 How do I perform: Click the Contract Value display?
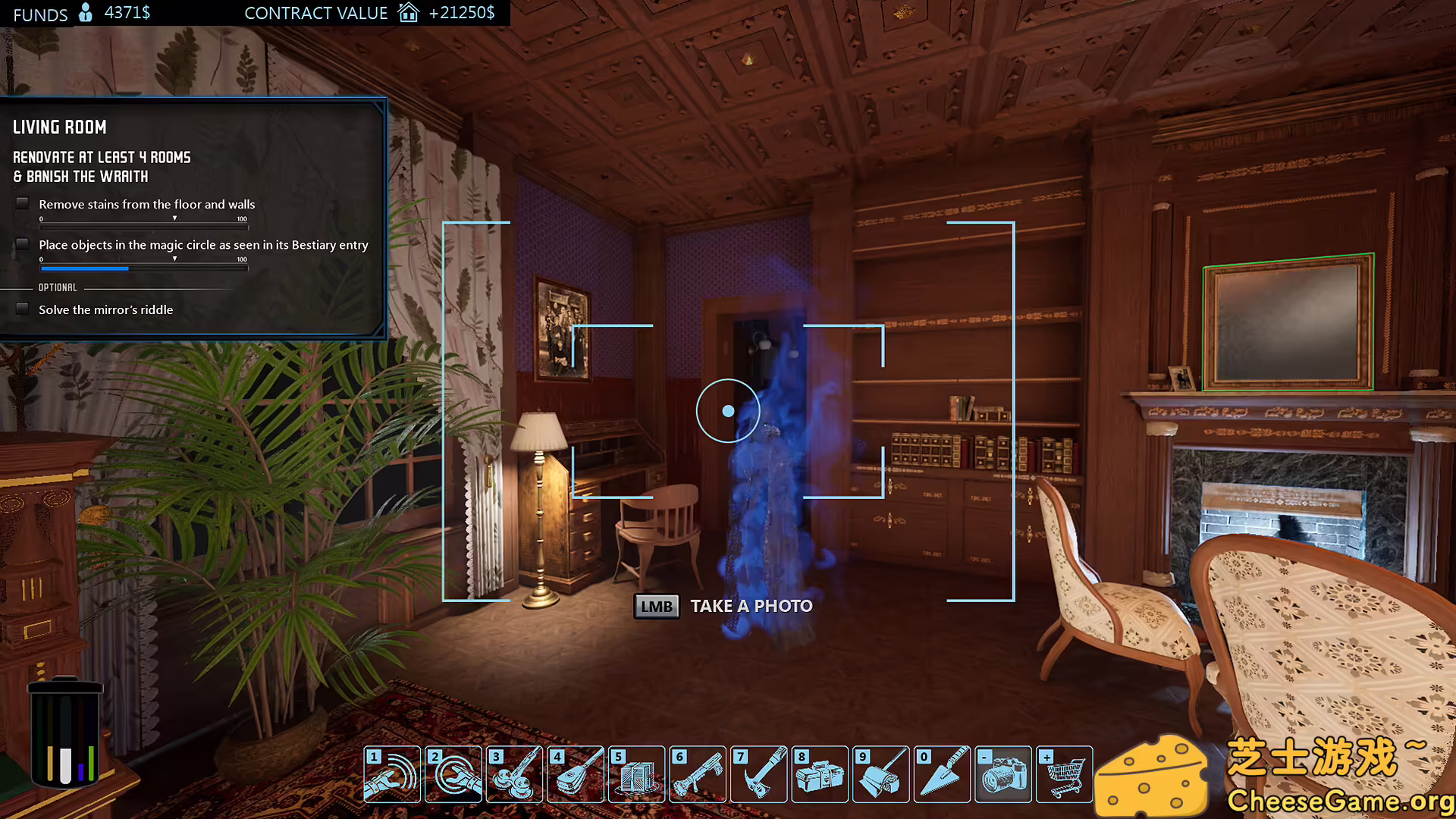point(316,13)
